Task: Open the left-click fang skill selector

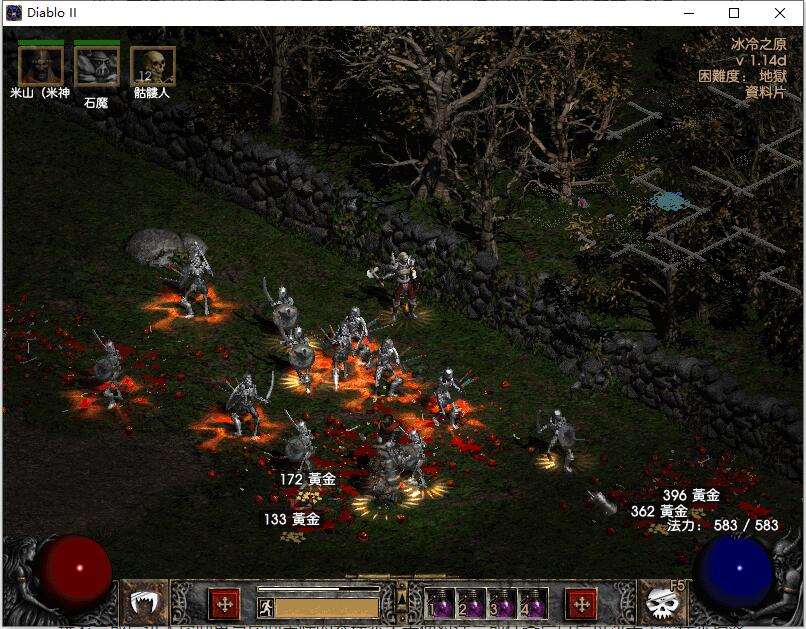Action: pyautogui.click(x=147, y=604)
